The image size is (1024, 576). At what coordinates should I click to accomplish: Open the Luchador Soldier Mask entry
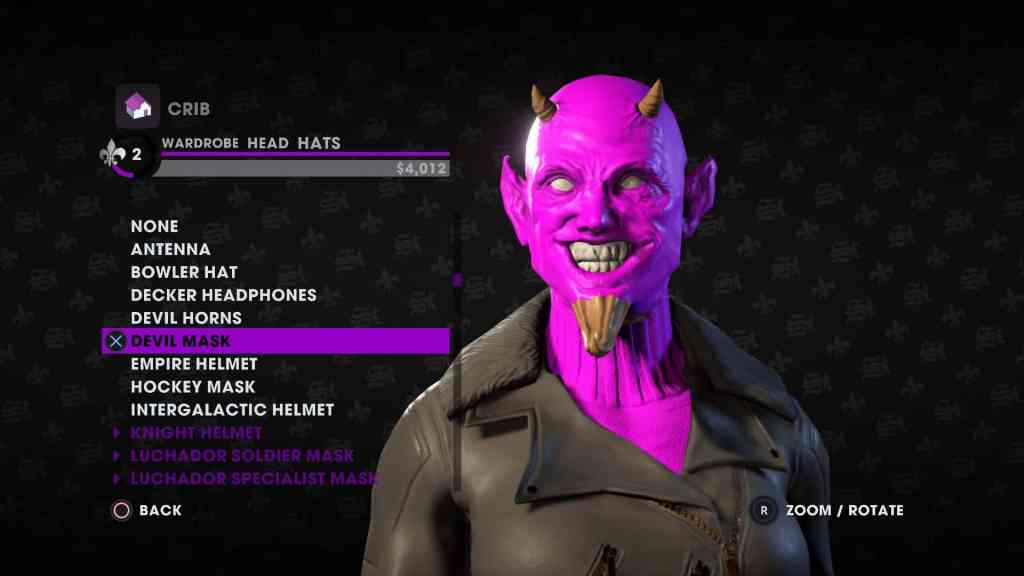pyautogui.click(x=242, y=456)
